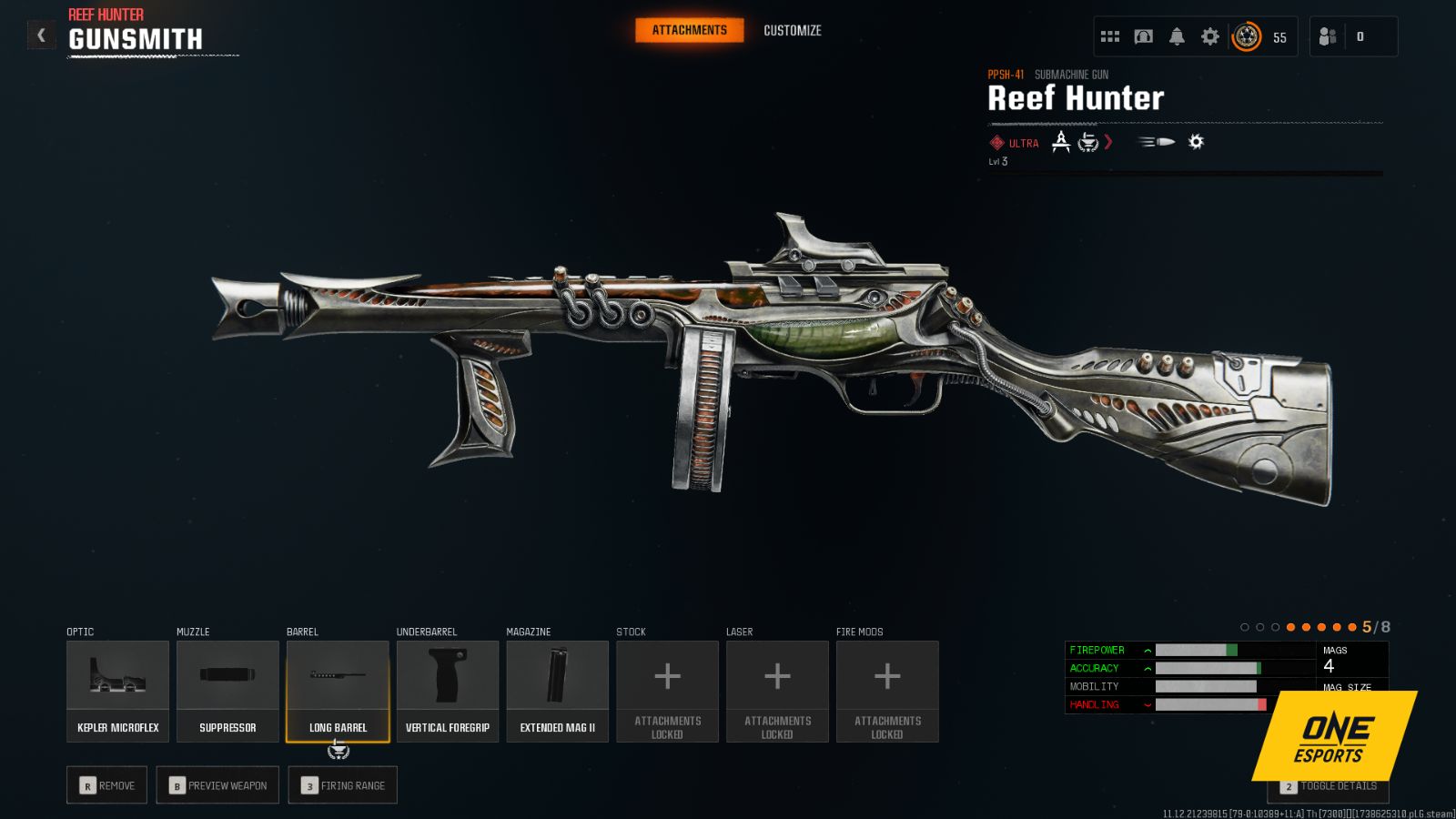Select the Suppressor muzzle attachment
Viewport: 1456px width, 819px height.
[227, 690]
